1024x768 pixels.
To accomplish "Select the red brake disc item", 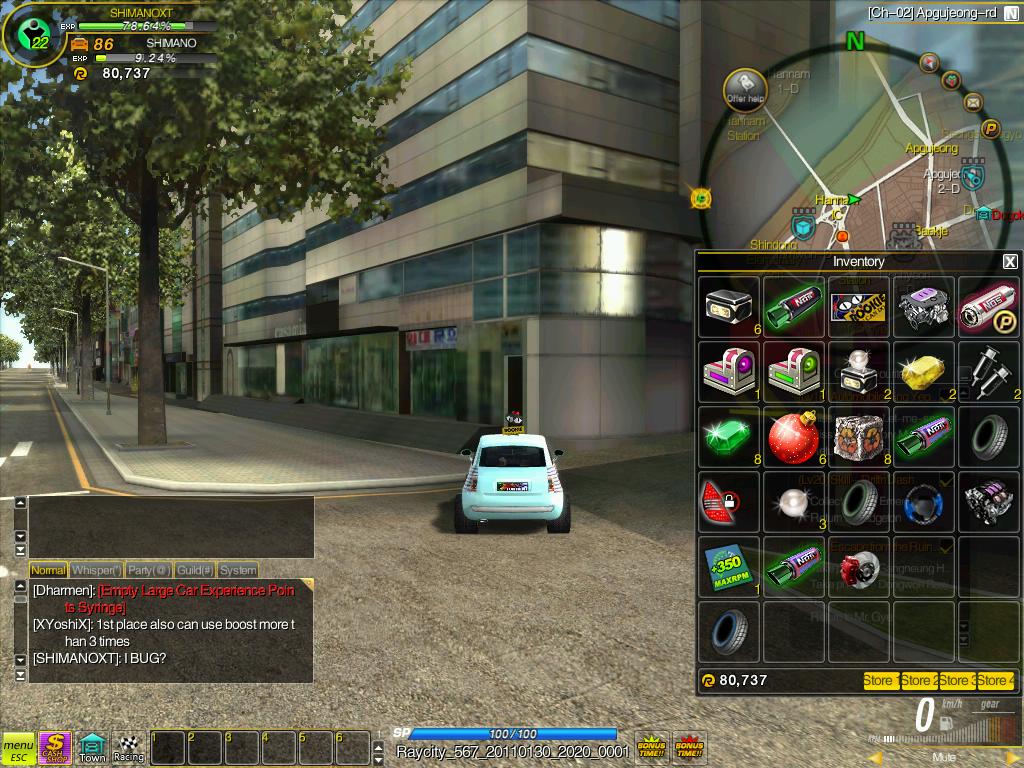I will tap(859, 567).
